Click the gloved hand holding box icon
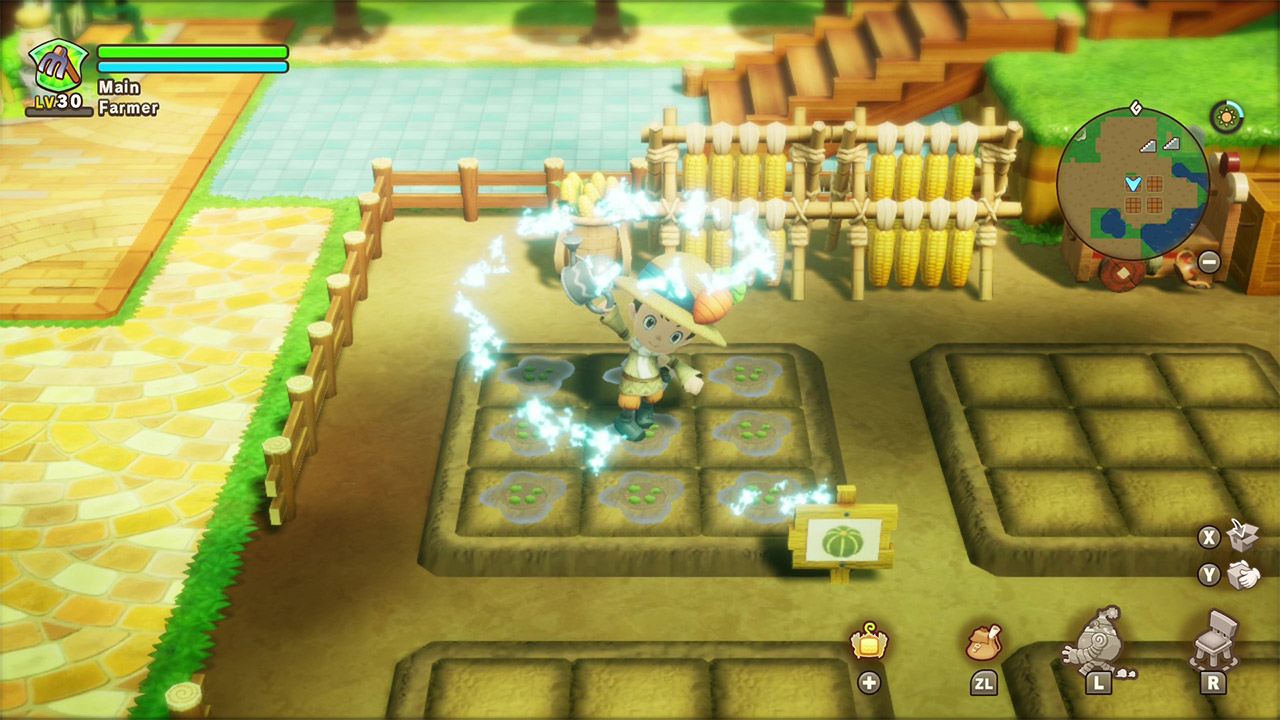This screenshot has width=1280, height=720. coord(1243,574)
